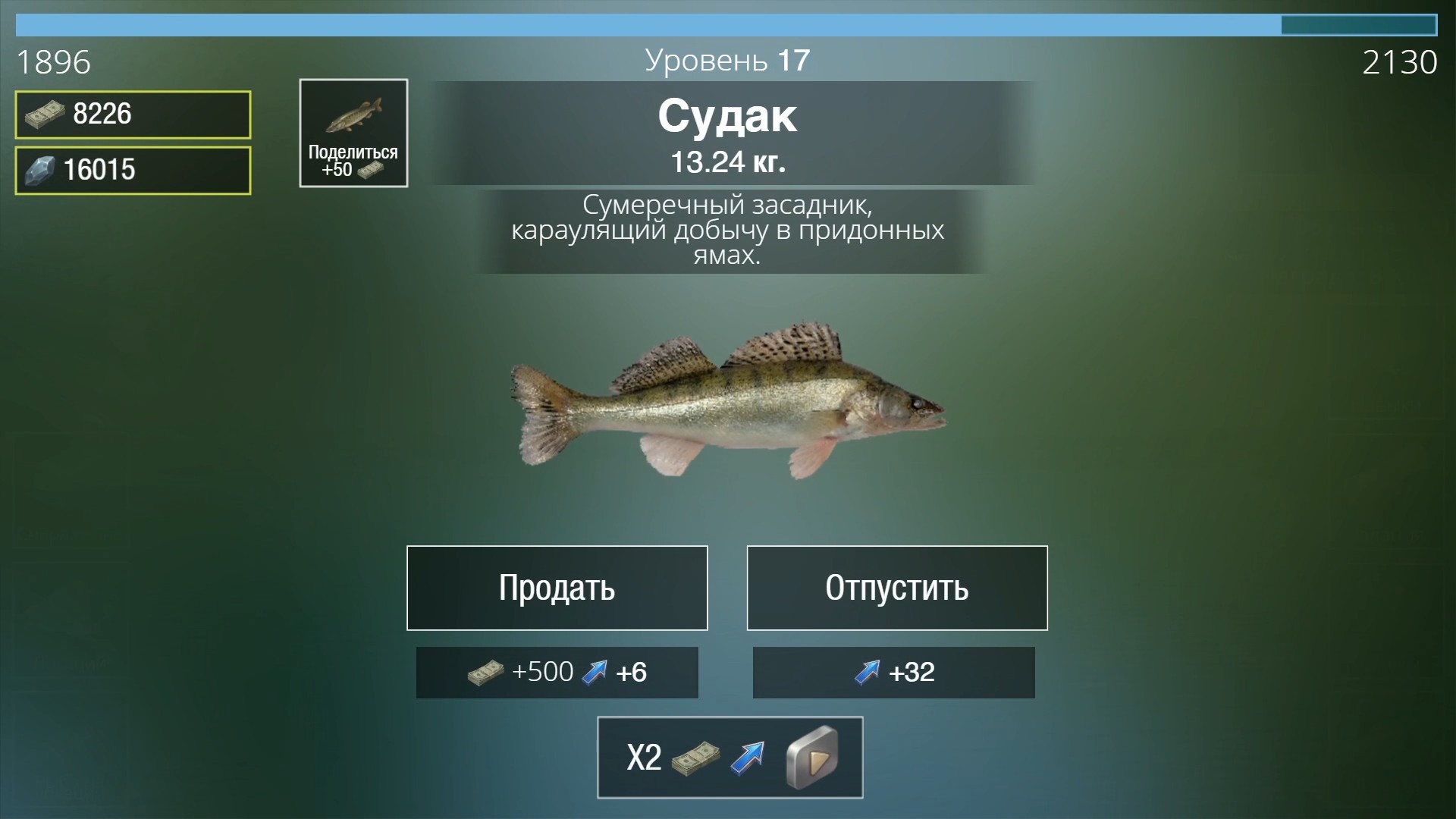Select the diamond icon near 16015
Screen dimensions: 1456x819
point(42,169)
